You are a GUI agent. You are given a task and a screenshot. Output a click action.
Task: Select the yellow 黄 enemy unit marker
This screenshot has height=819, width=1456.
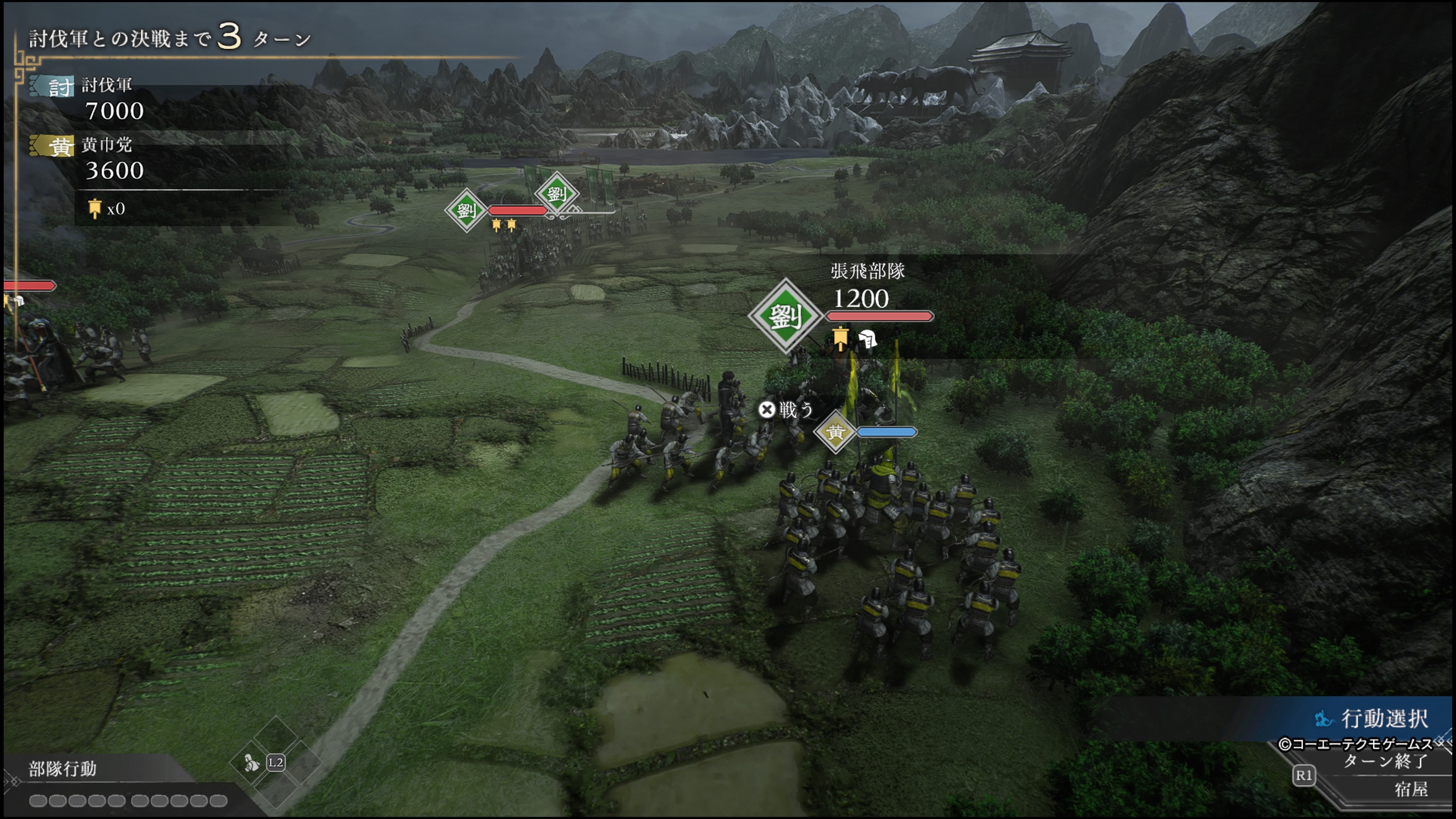pos(835,432)
